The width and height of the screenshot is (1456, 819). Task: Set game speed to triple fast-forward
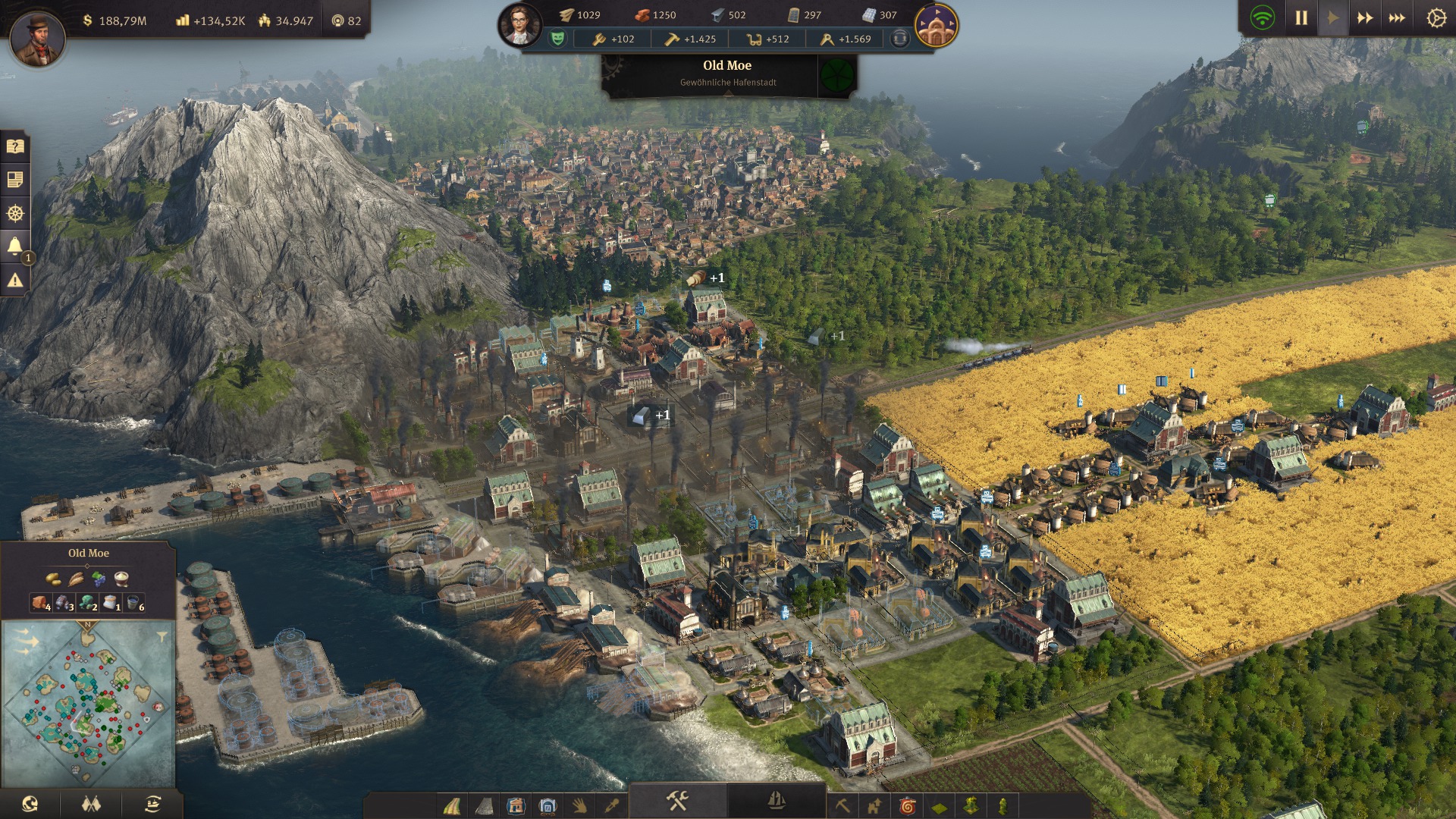pyautogui.click(x=1397, y=17)
